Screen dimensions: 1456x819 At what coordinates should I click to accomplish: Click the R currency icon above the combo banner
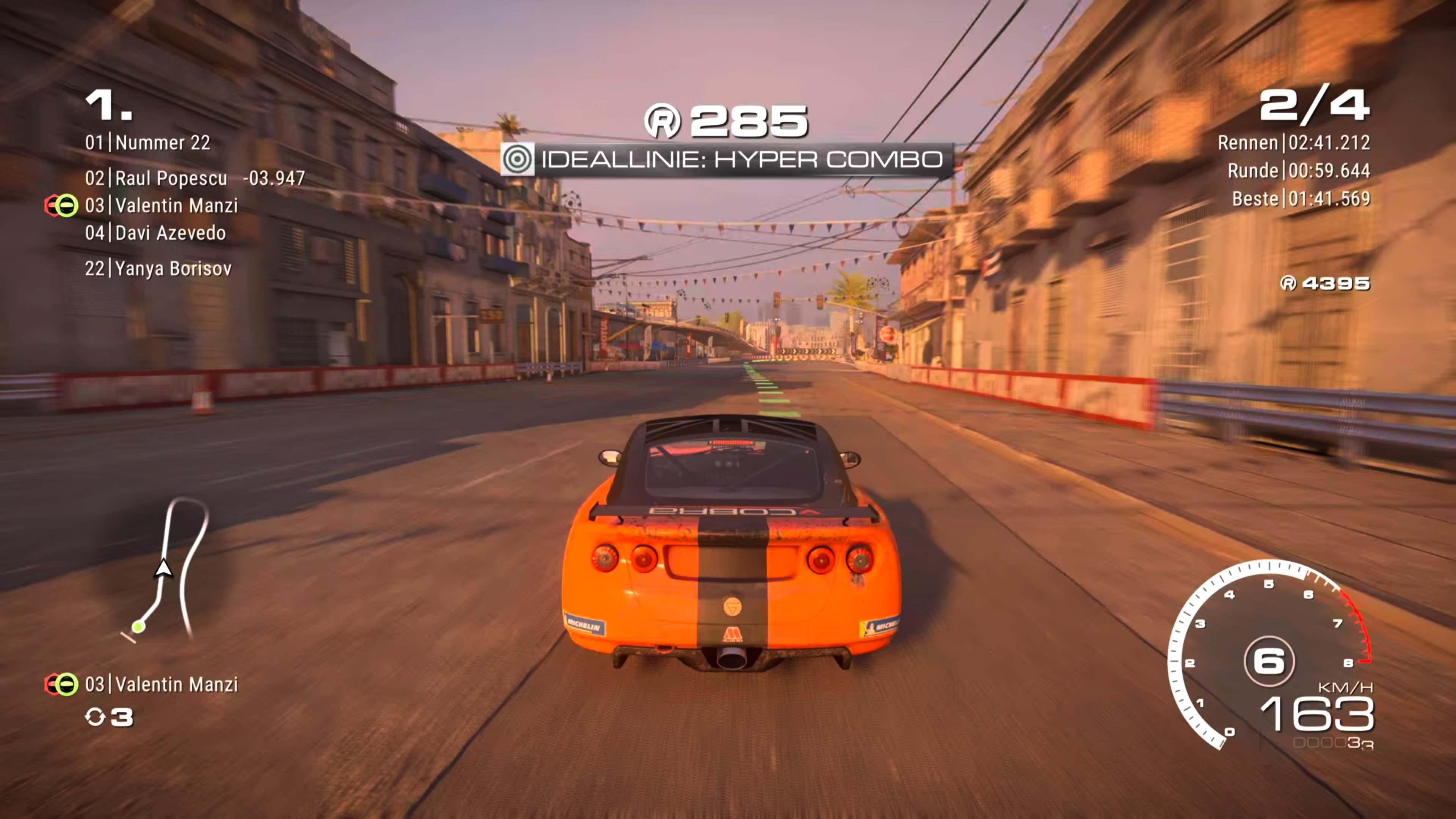[665, 119]
